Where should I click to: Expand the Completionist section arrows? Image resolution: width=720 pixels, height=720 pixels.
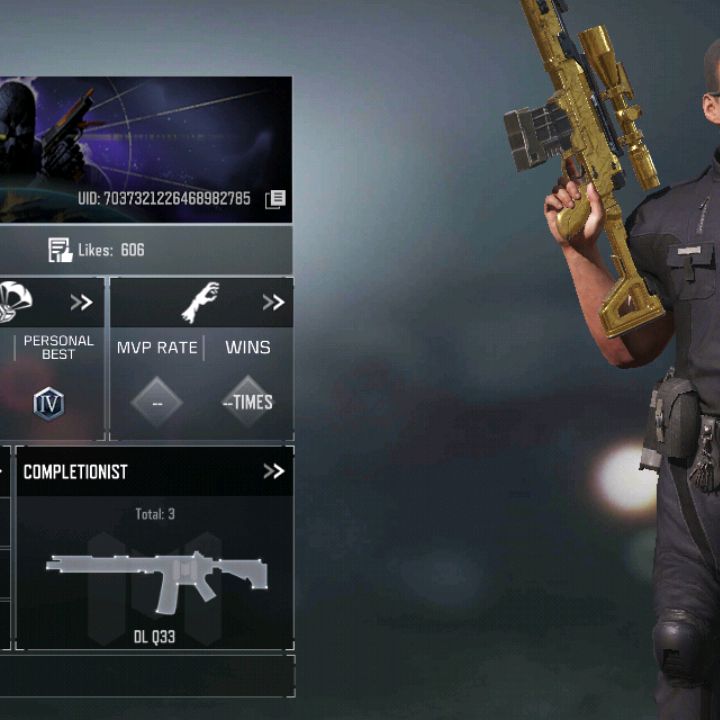(x=273, y=471)
